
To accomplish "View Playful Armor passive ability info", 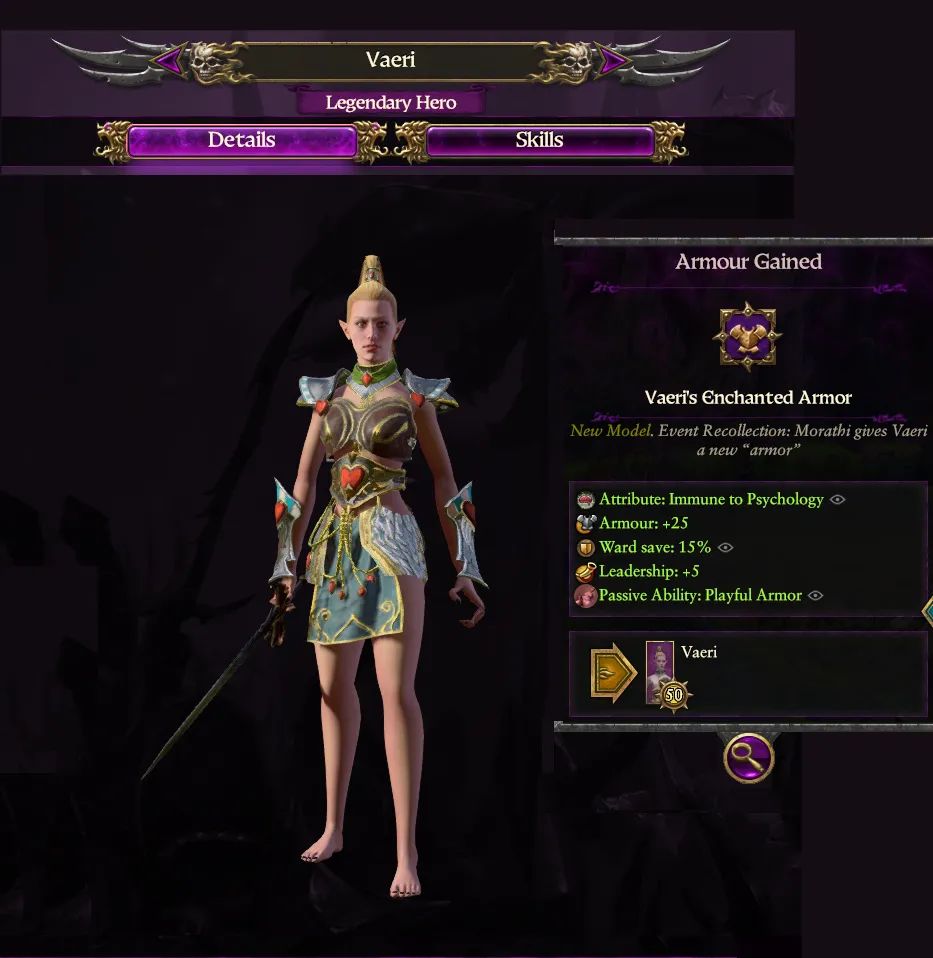I will tap(816, 596).
